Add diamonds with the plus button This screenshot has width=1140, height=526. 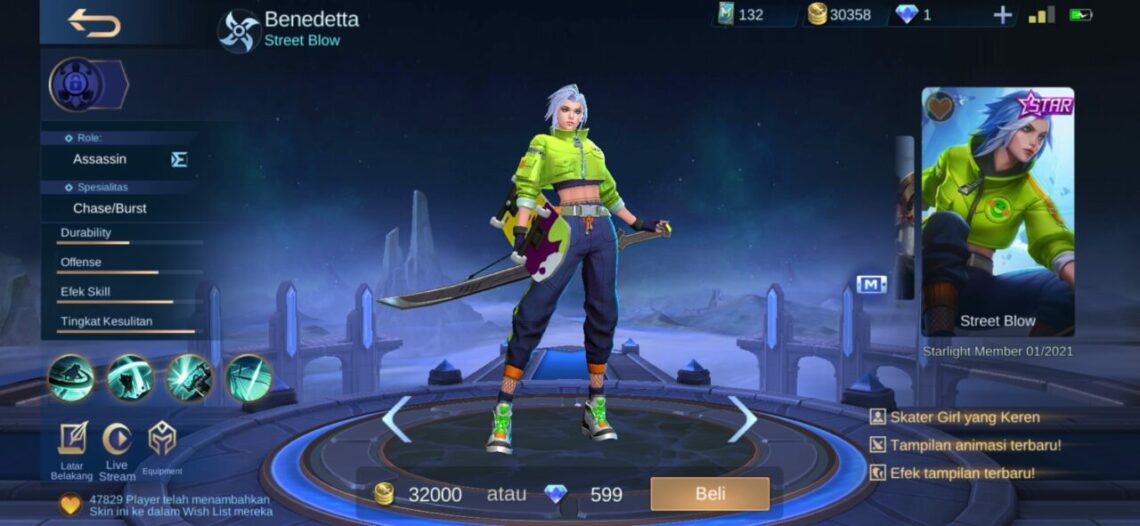pos(1002,15)
